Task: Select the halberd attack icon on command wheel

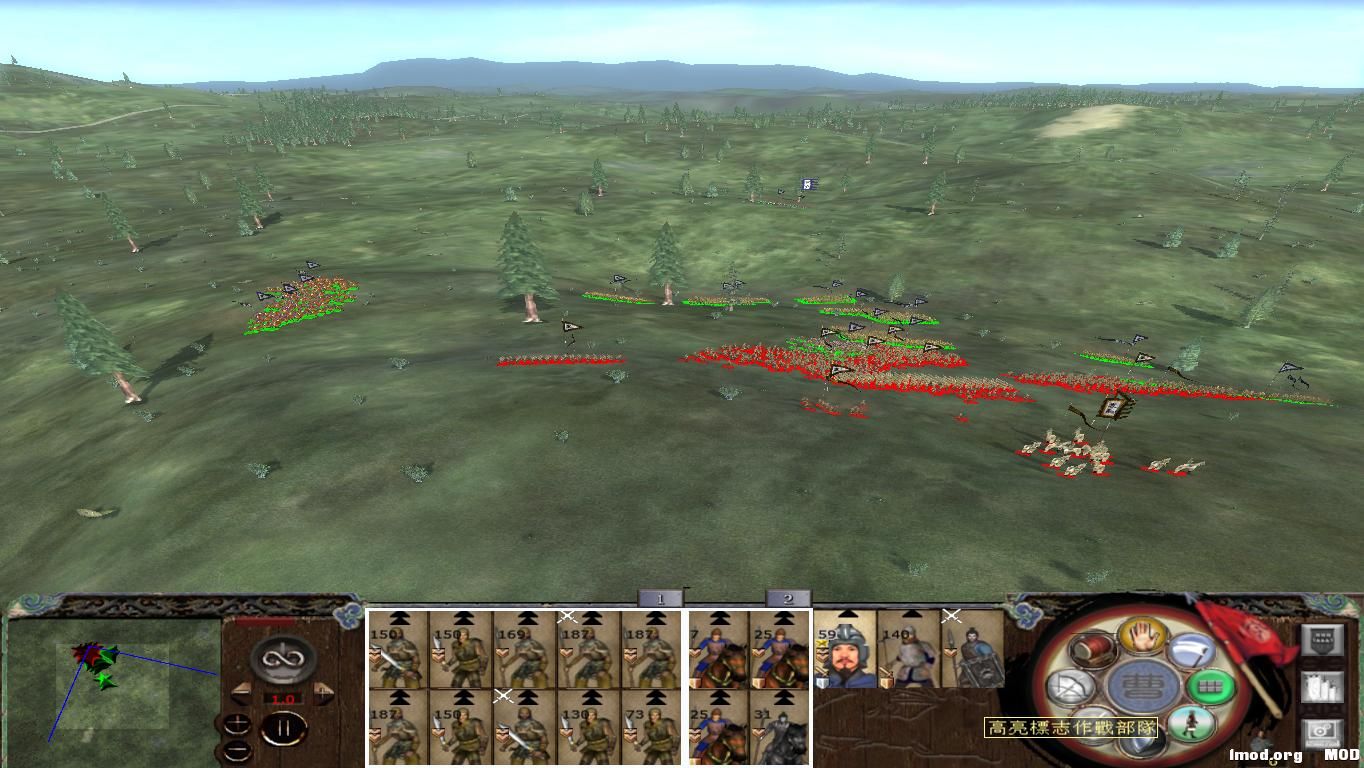Action: (x=1193, y=650)
